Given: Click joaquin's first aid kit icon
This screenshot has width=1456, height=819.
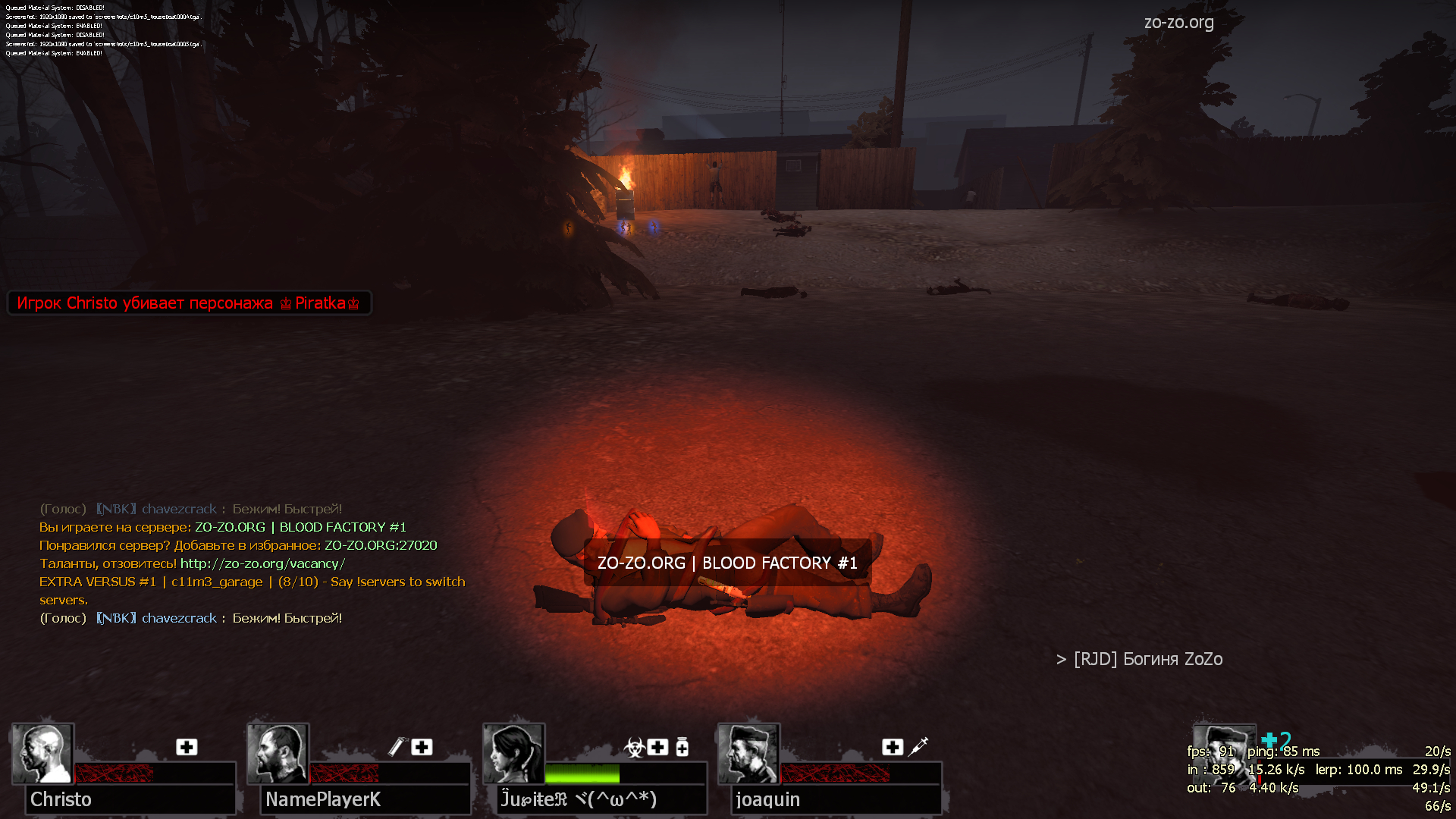Looking at the screenshot, I should 893,747.
